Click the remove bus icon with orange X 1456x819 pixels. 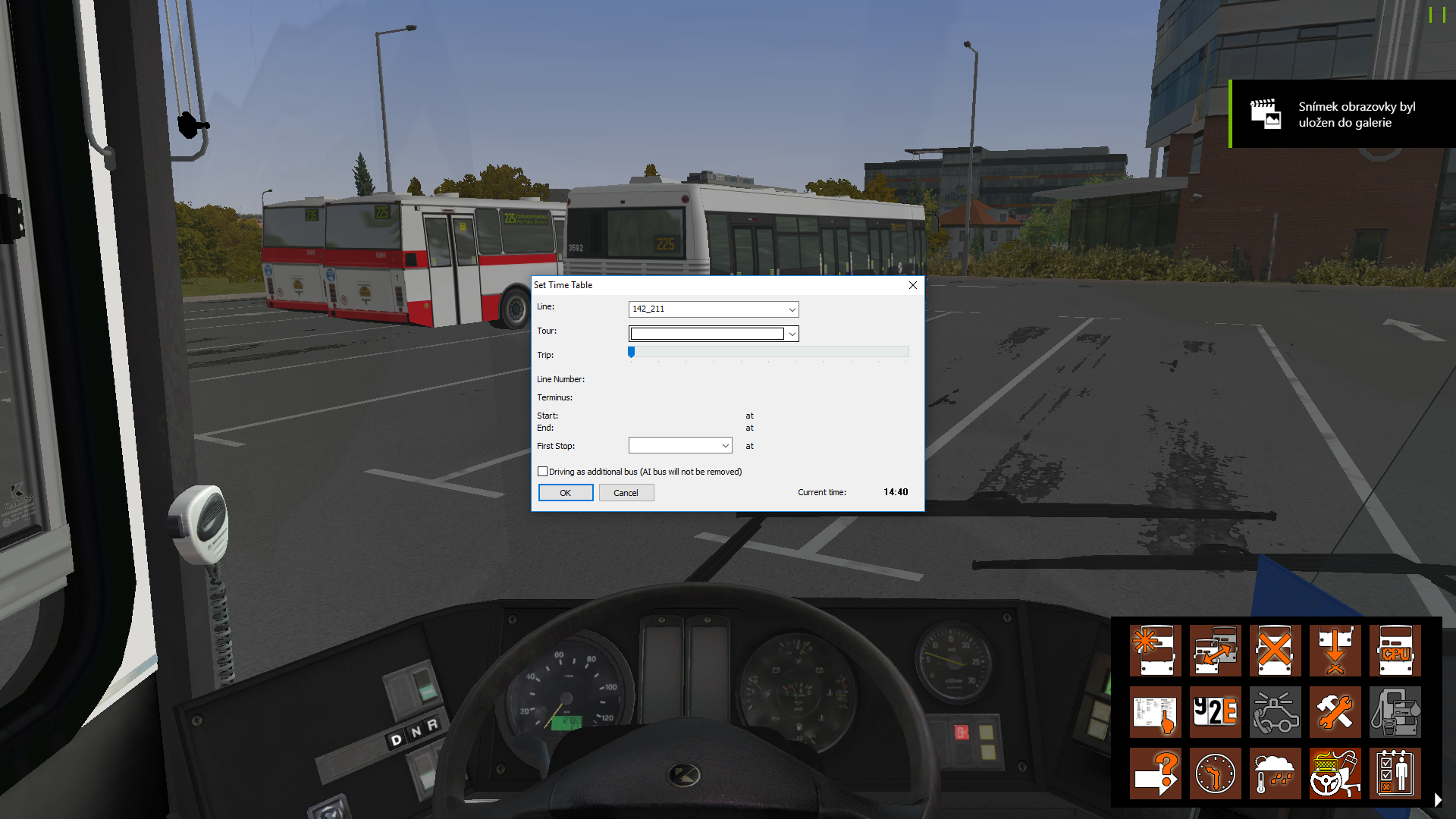[1275, 650]
